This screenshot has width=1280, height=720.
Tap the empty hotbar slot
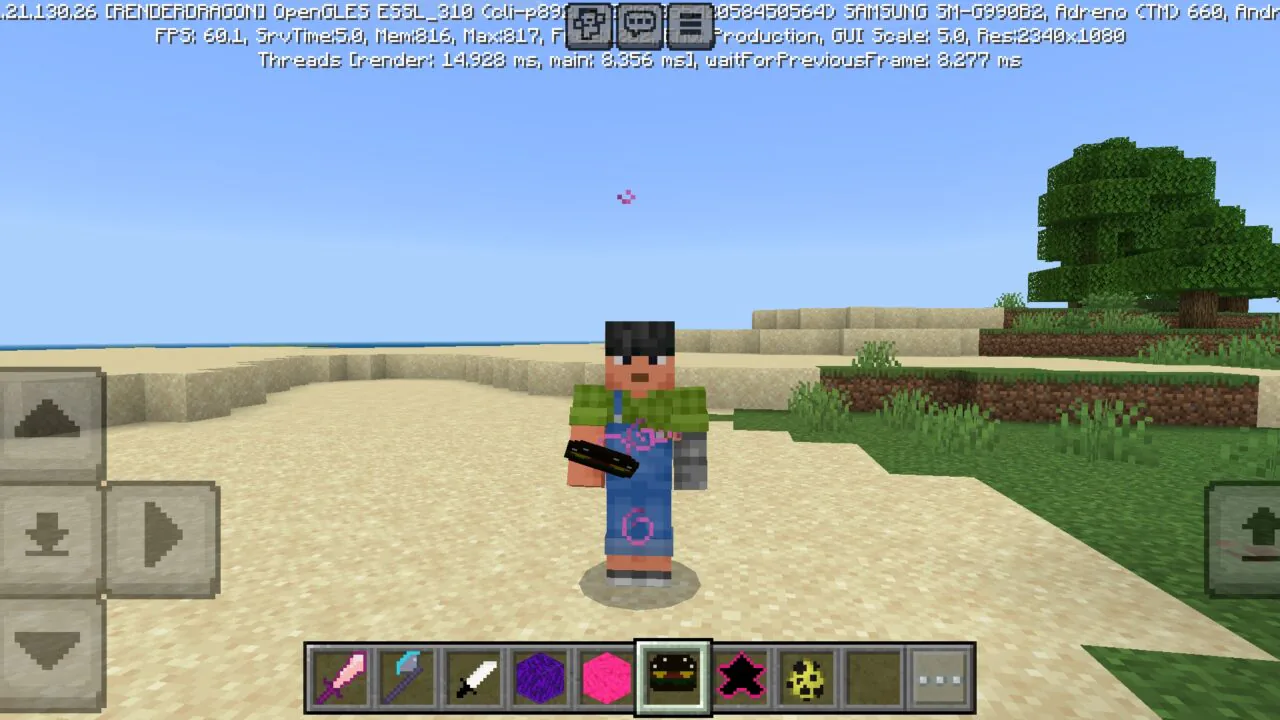click(873, 678)
